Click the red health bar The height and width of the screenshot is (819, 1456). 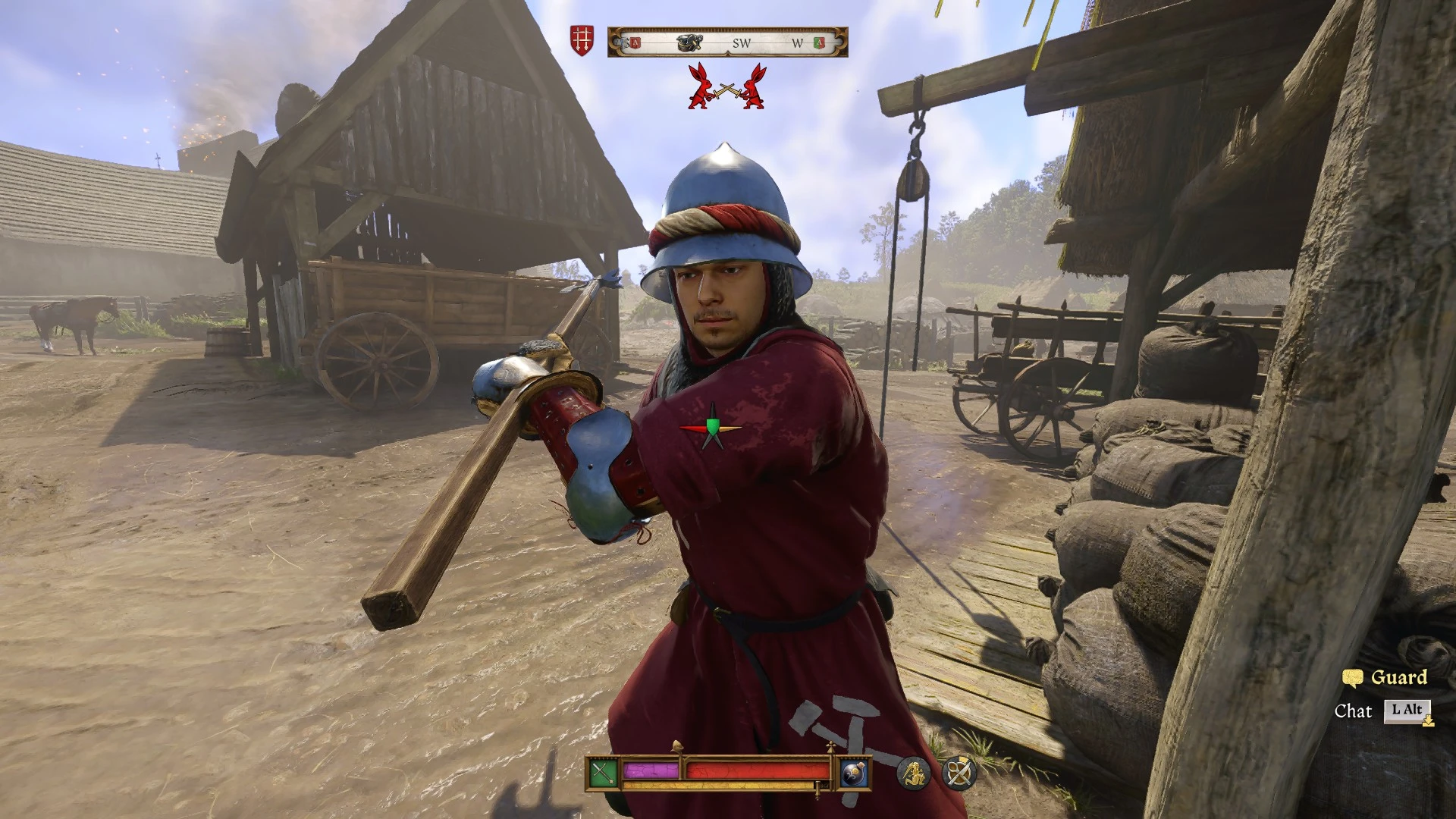click(758, 771)
